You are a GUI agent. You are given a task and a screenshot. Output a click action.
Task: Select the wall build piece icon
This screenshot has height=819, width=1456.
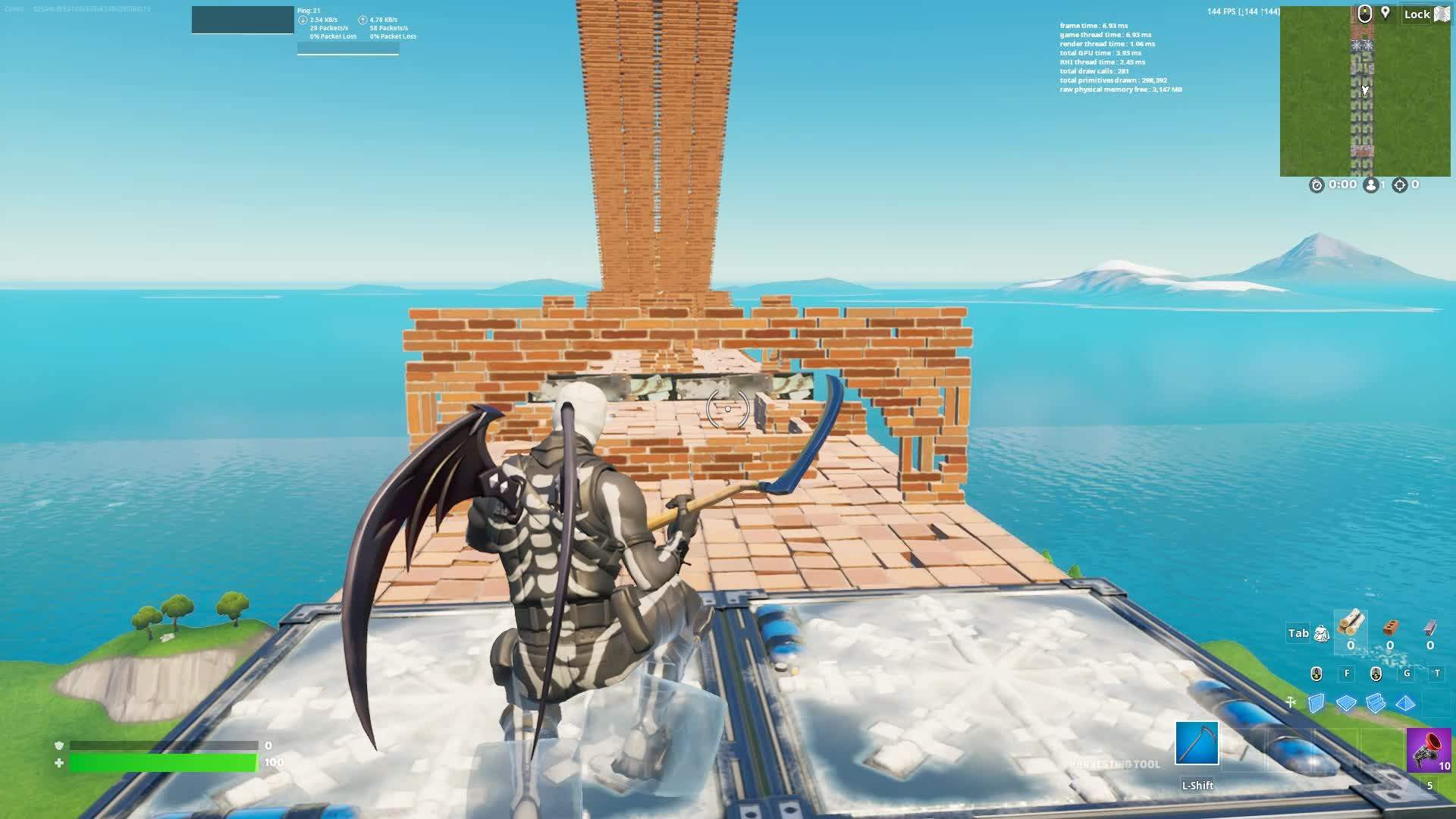pos(1316,703)
